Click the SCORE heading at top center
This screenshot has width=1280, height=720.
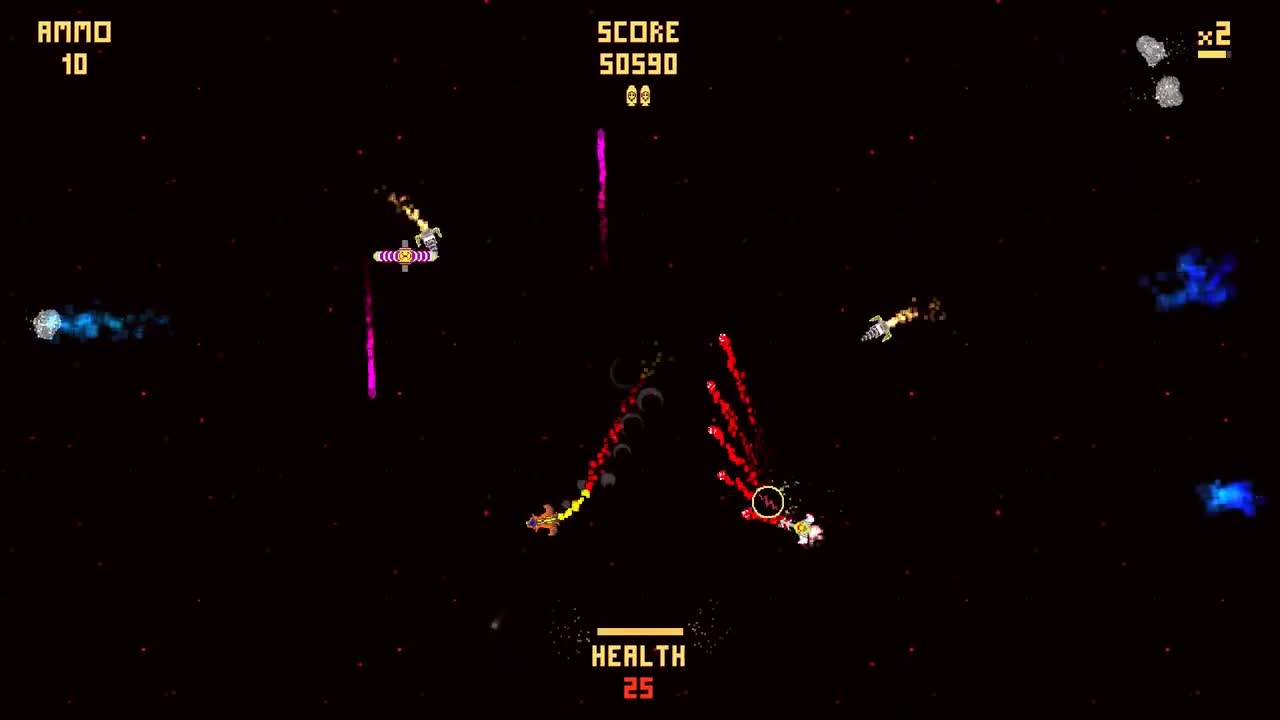click(640, 32)
